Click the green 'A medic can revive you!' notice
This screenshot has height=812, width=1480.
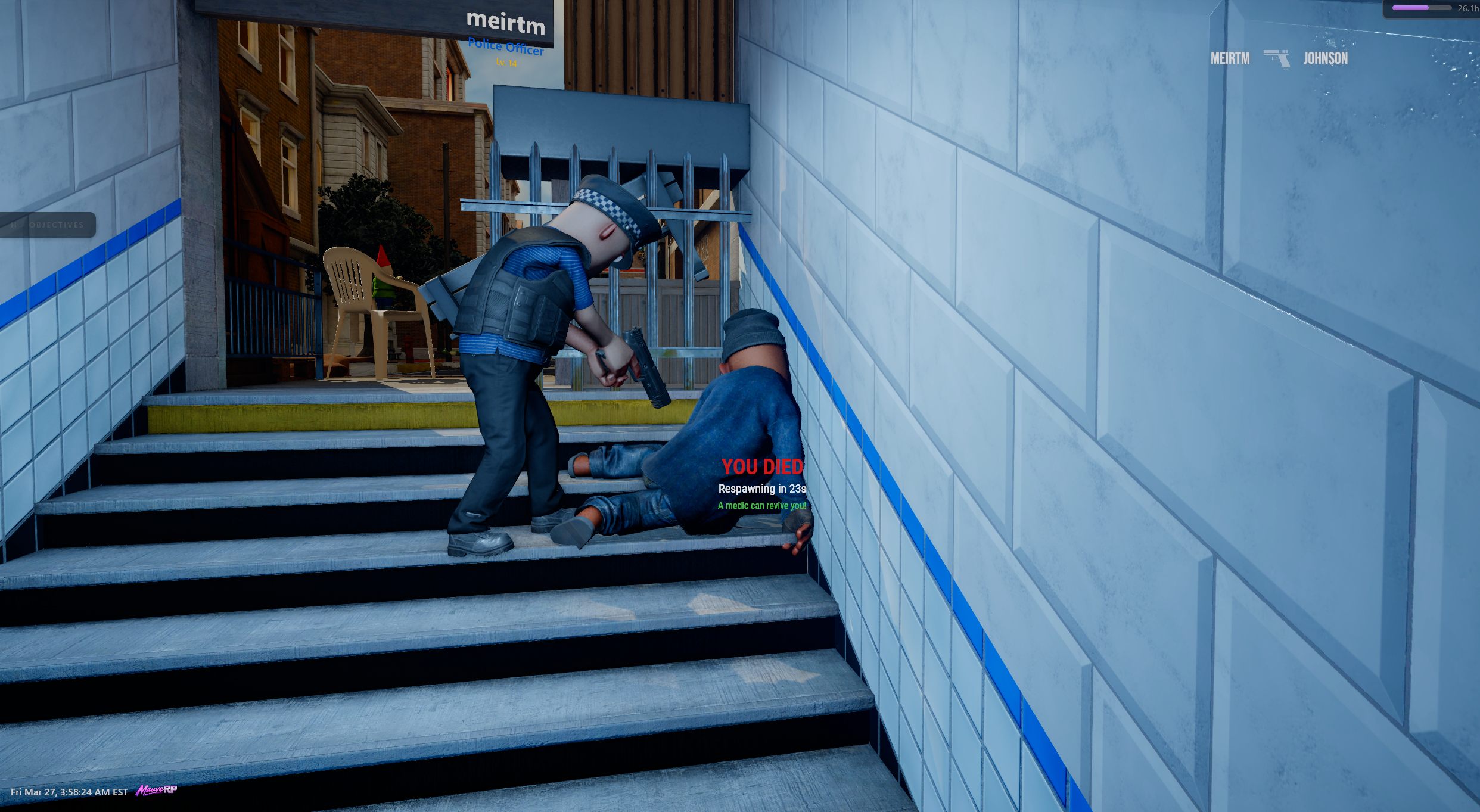[761, 505]
